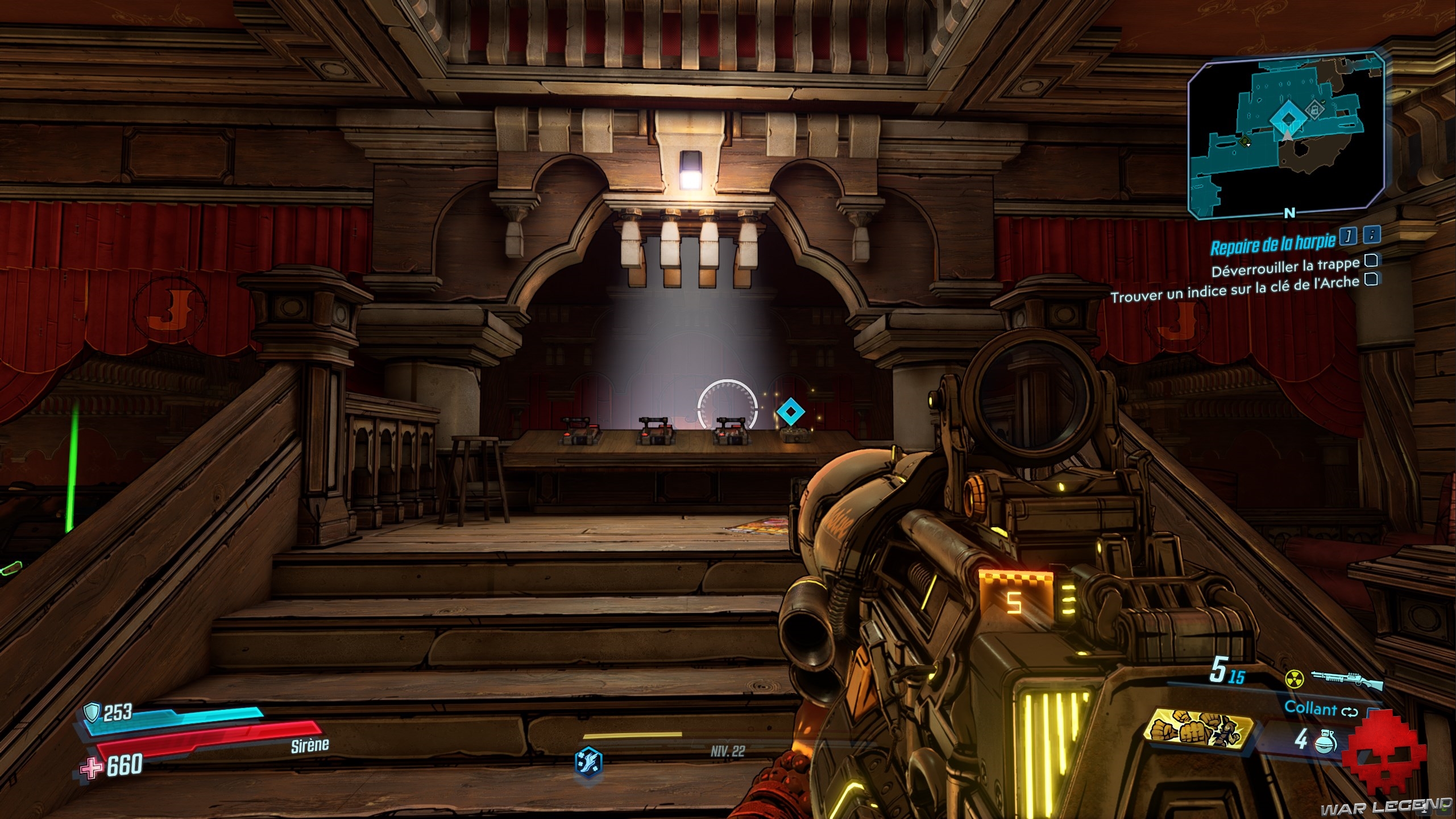
Task: Select the Repaire de la harpie quest title
Action: [x=1272, y=245]
